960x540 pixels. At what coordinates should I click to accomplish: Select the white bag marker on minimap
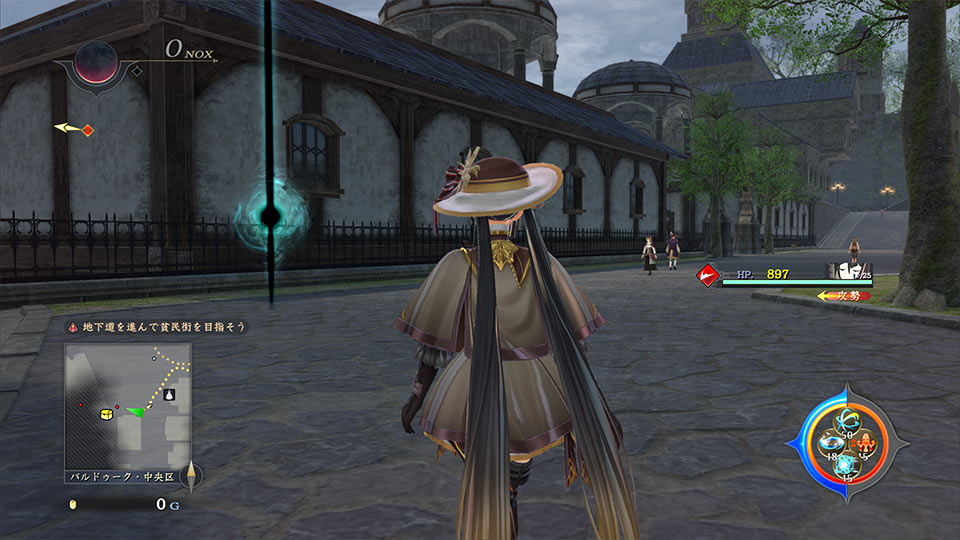click(x=170, y=395)
